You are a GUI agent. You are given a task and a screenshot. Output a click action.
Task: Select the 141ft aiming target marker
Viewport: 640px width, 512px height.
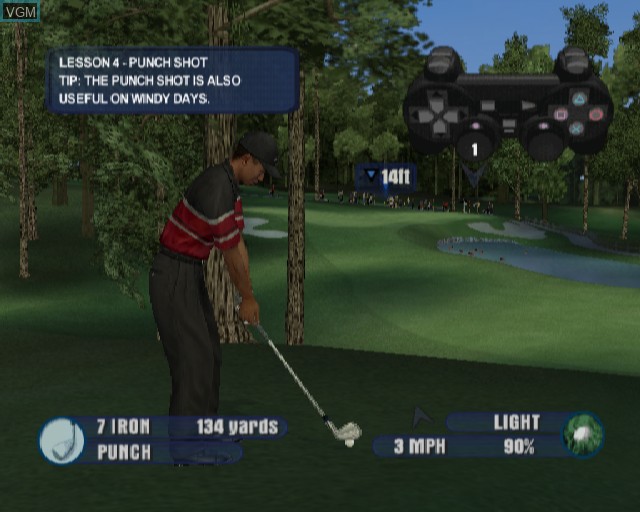388,178
